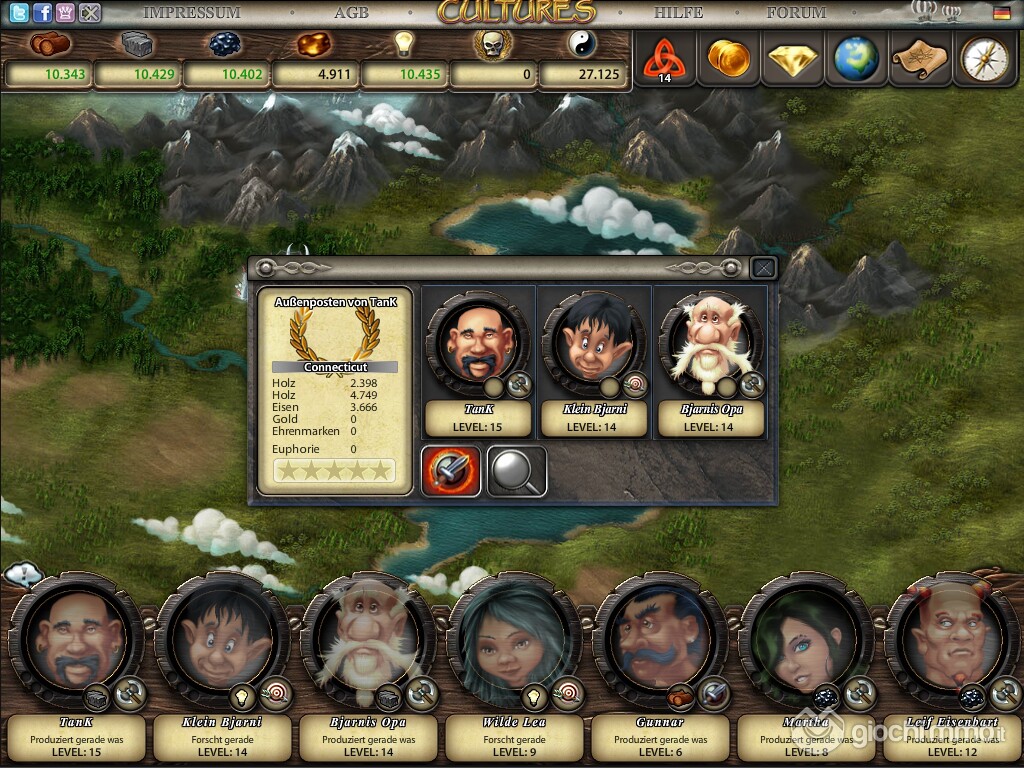Open the compass navigation button
This screenshot has width=1024, height=768.
983,58
